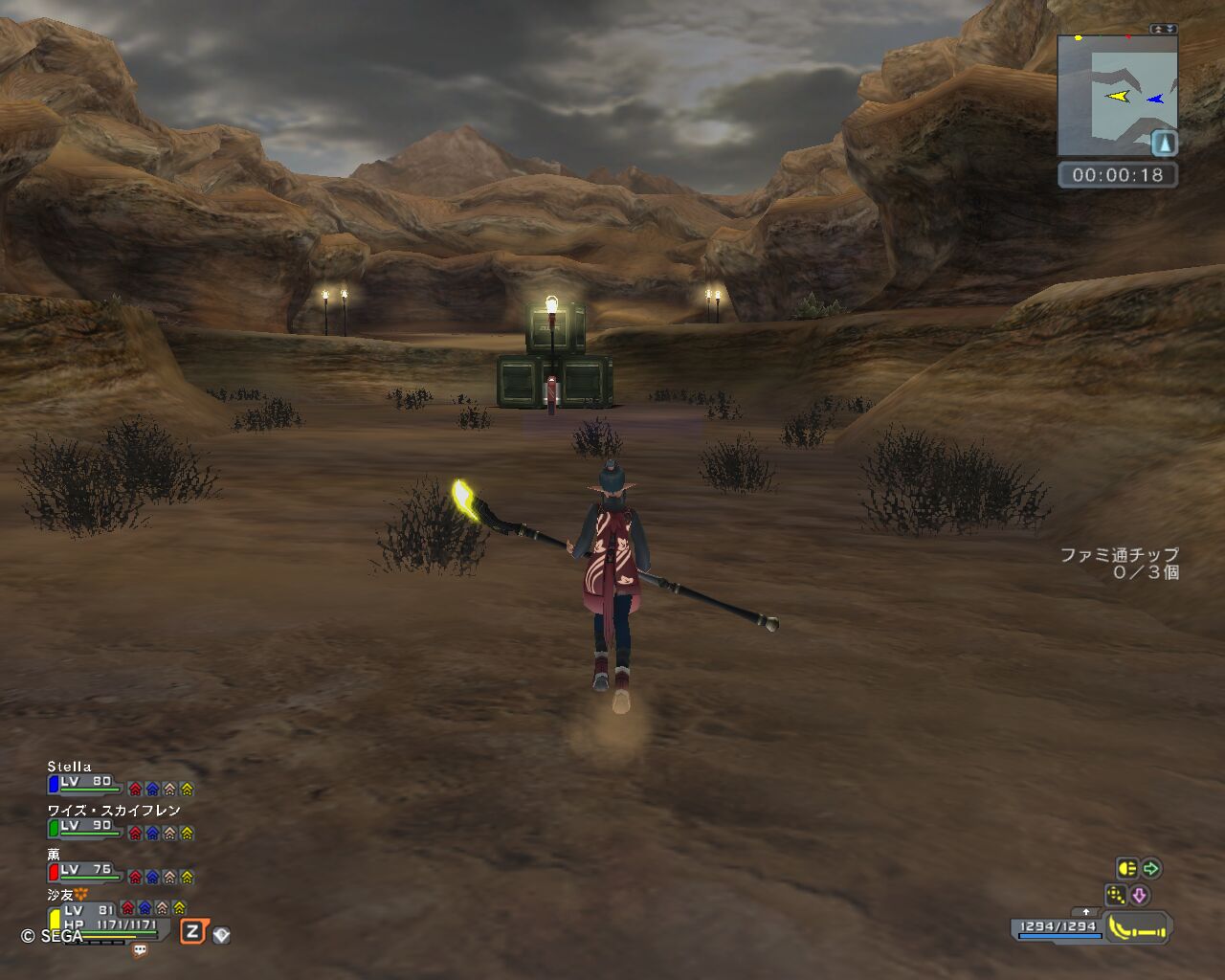
Task: Expand the small up-arrow tab above PP gauge
Action: (1085, 912)
